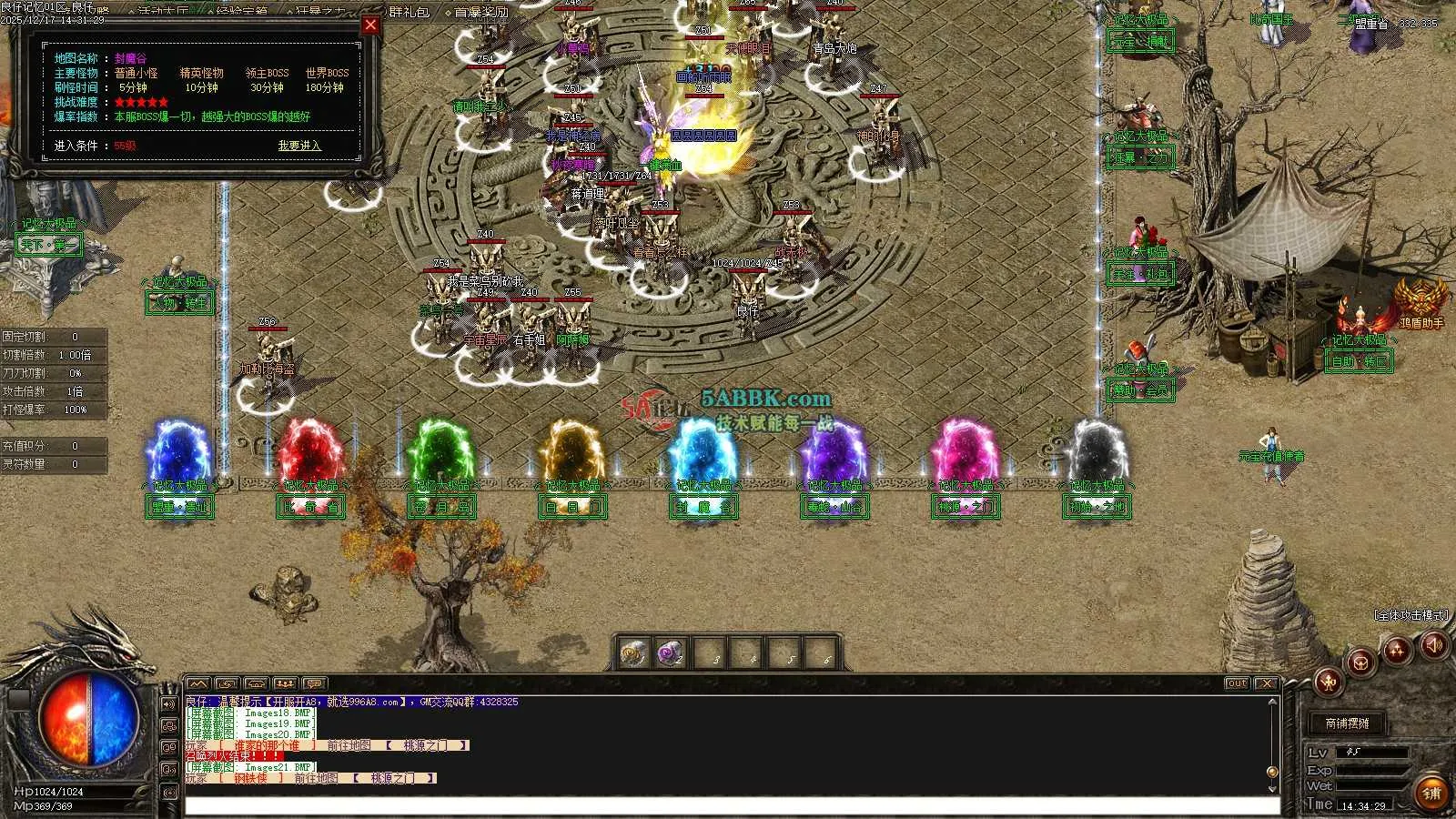
Task: Close the 封魔谷 map info panel
Action: (x=370, y=25)
